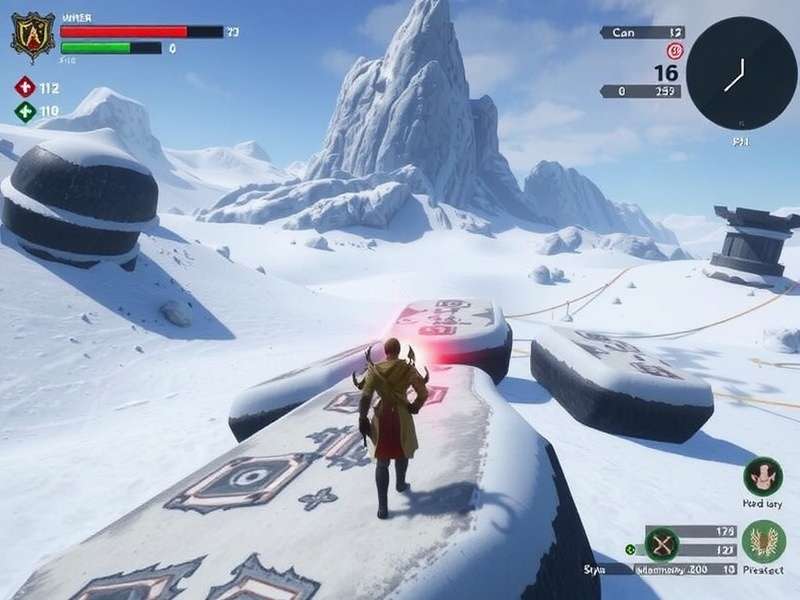Activate the green winged crest ability
The image size is (800, 600).
[x=763, y=542]
